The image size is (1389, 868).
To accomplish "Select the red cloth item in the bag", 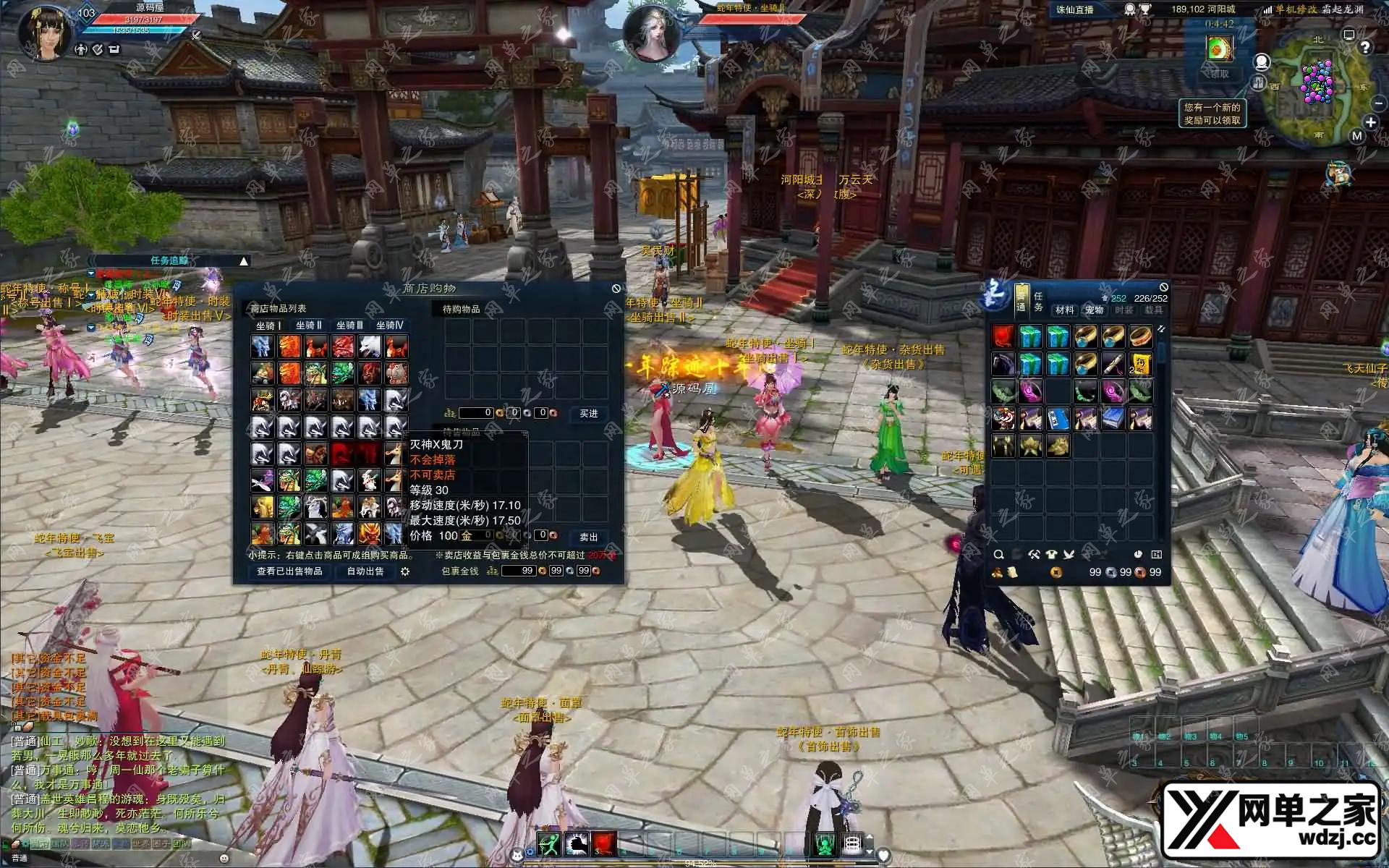I will pos(1003,336).
